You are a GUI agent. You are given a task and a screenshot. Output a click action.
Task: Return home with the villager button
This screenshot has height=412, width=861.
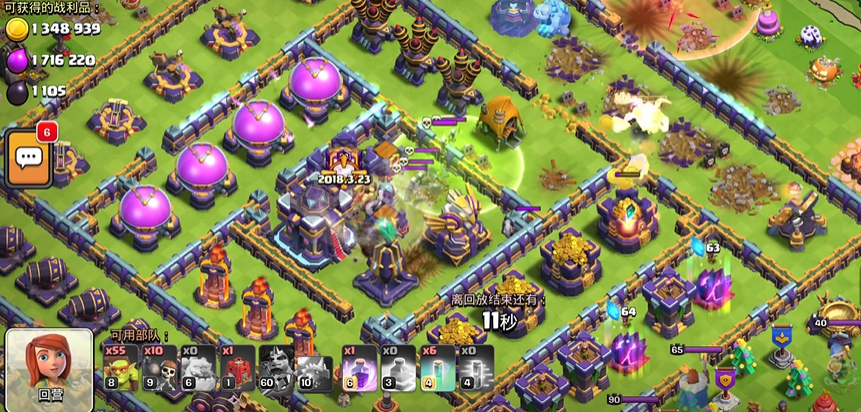point(49,368)
